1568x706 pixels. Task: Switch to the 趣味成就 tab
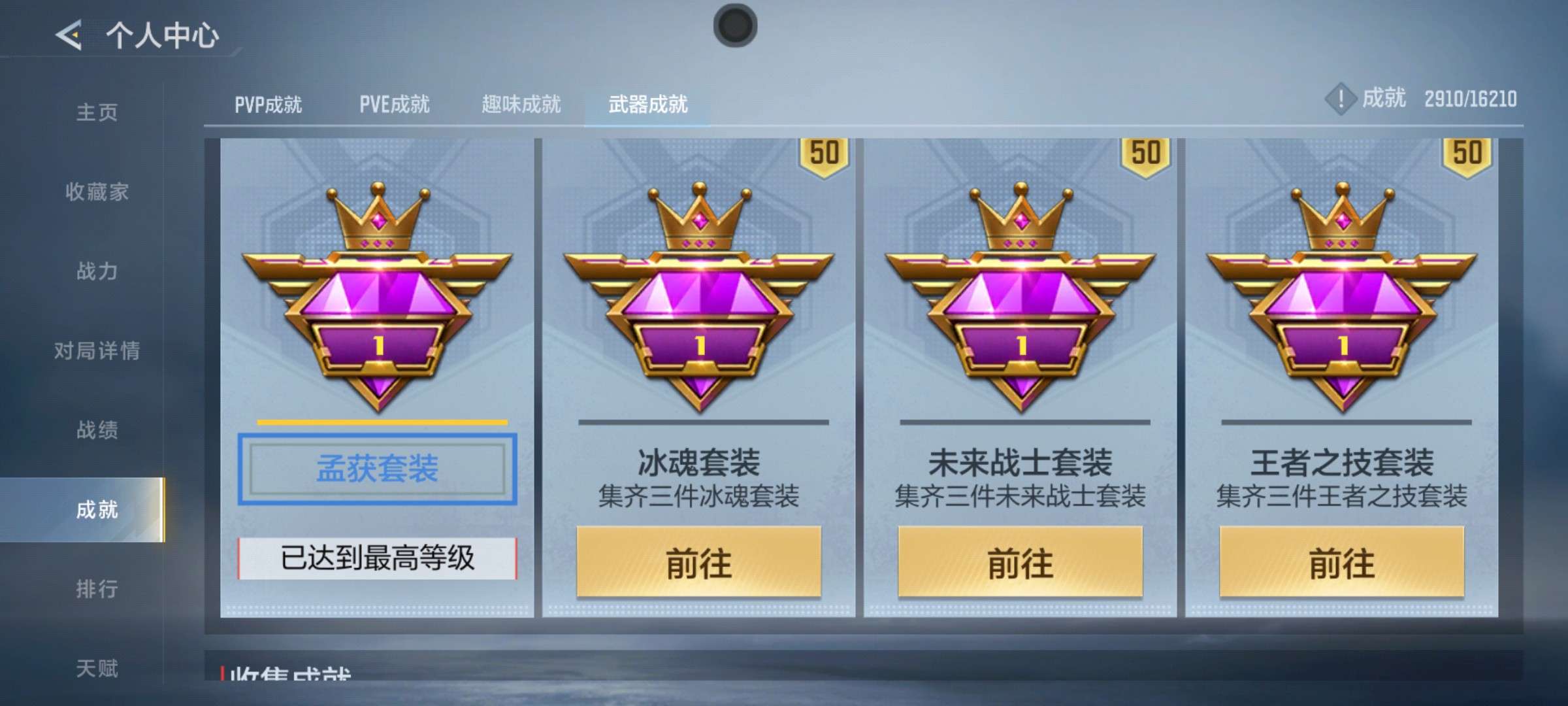[521, 103]
